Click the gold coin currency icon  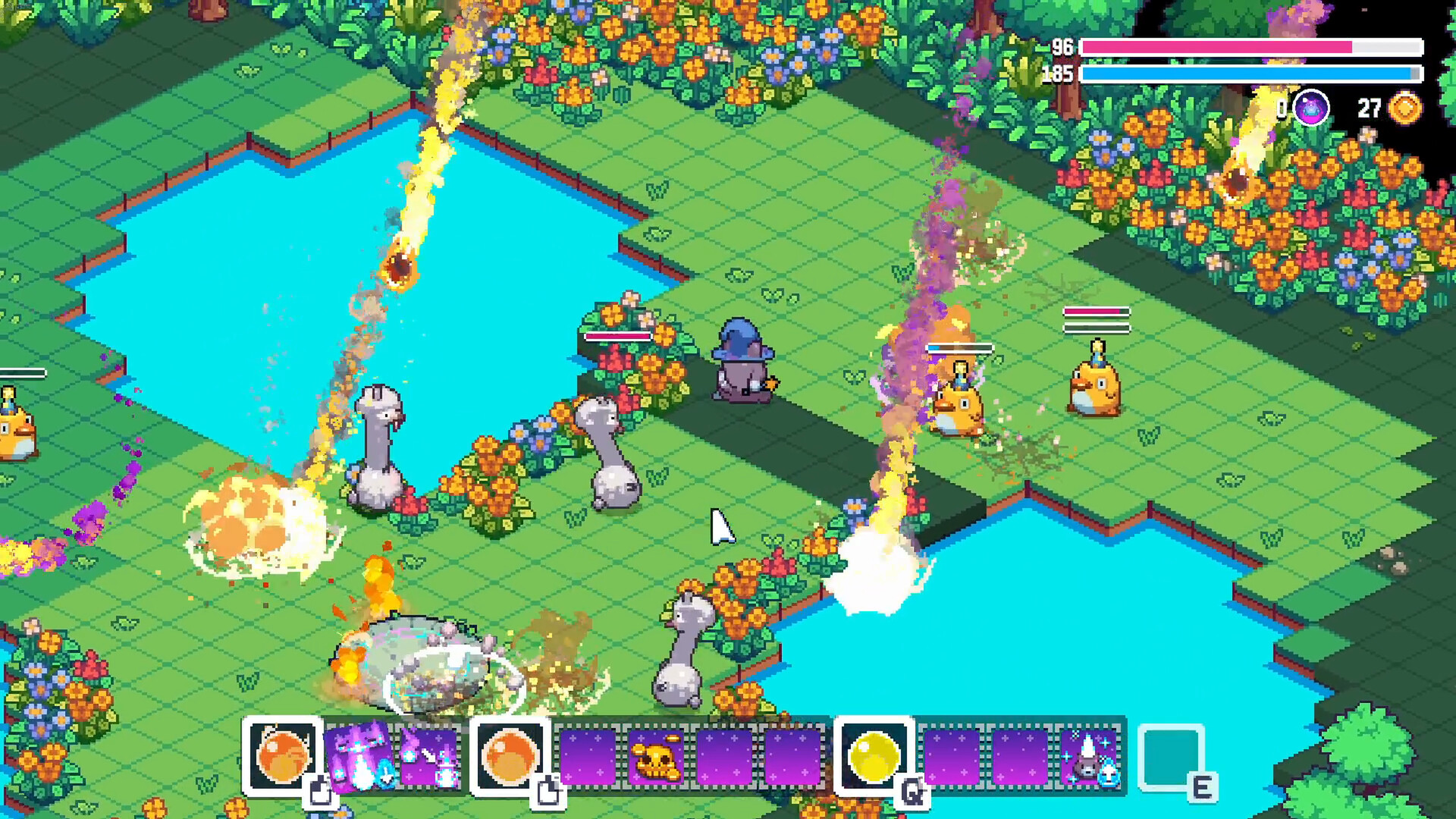click(1404, 108)
